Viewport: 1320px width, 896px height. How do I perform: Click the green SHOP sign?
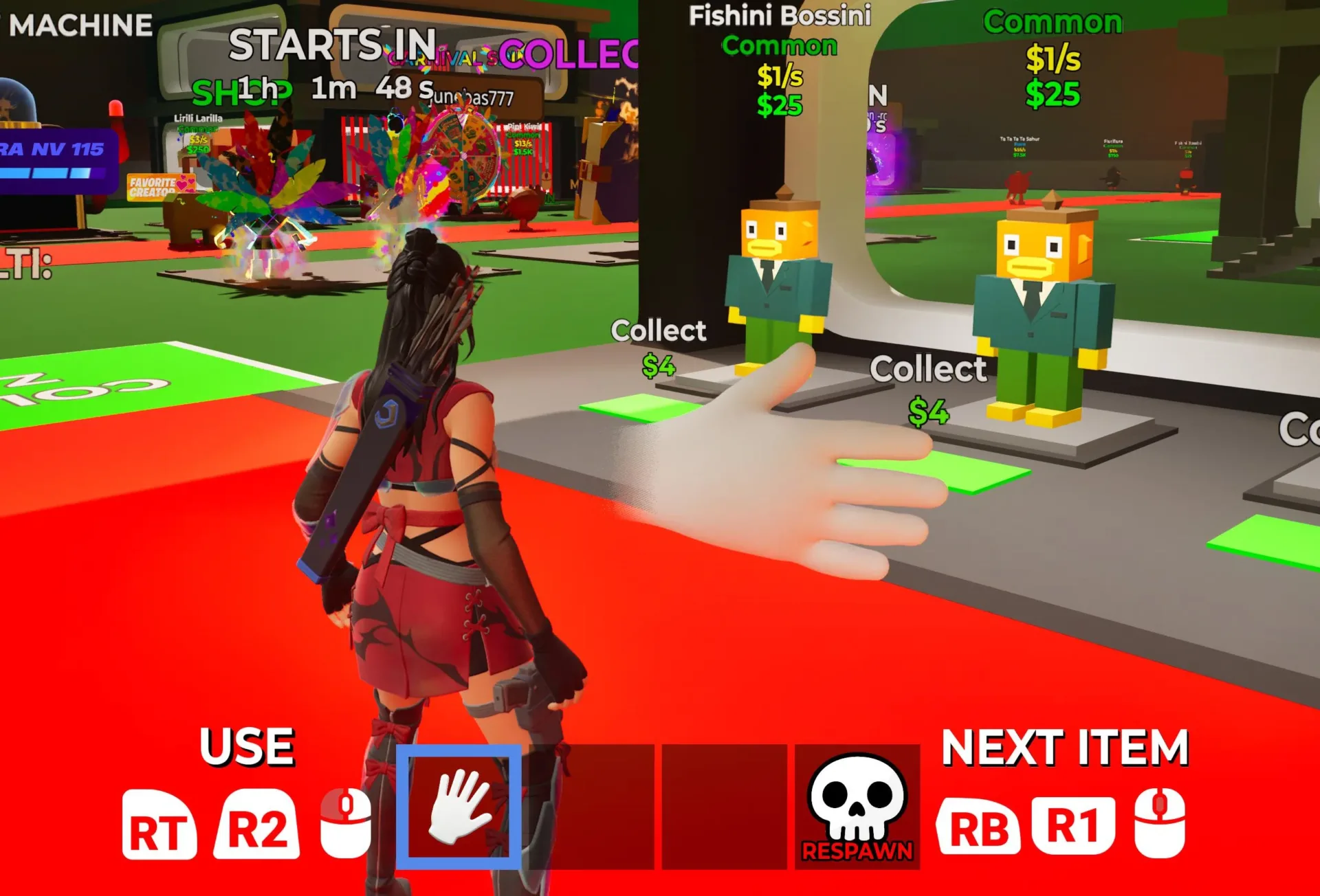(244, 91)
